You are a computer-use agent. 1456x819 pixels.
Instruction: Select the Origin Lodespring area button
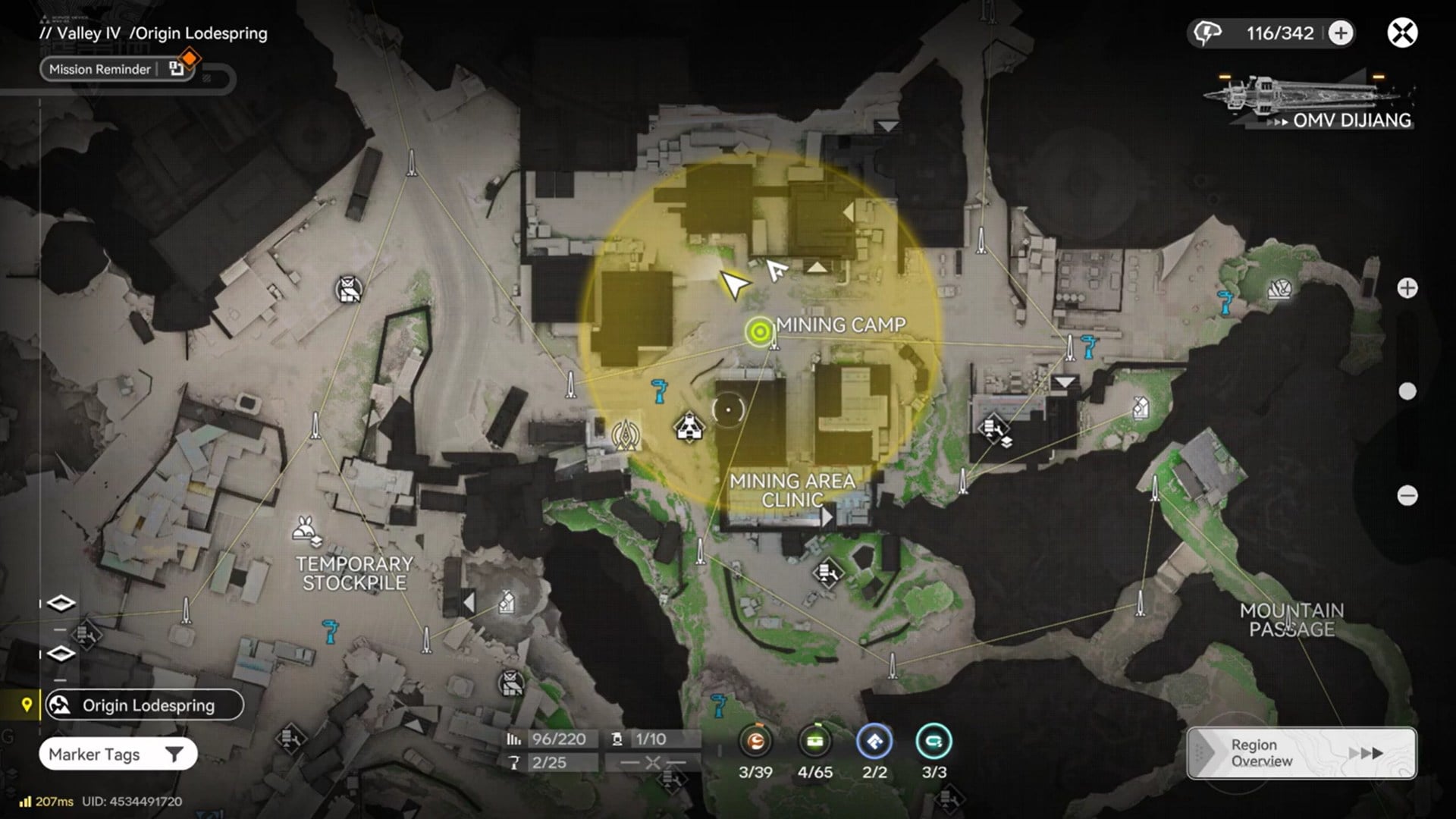(144, 705)
